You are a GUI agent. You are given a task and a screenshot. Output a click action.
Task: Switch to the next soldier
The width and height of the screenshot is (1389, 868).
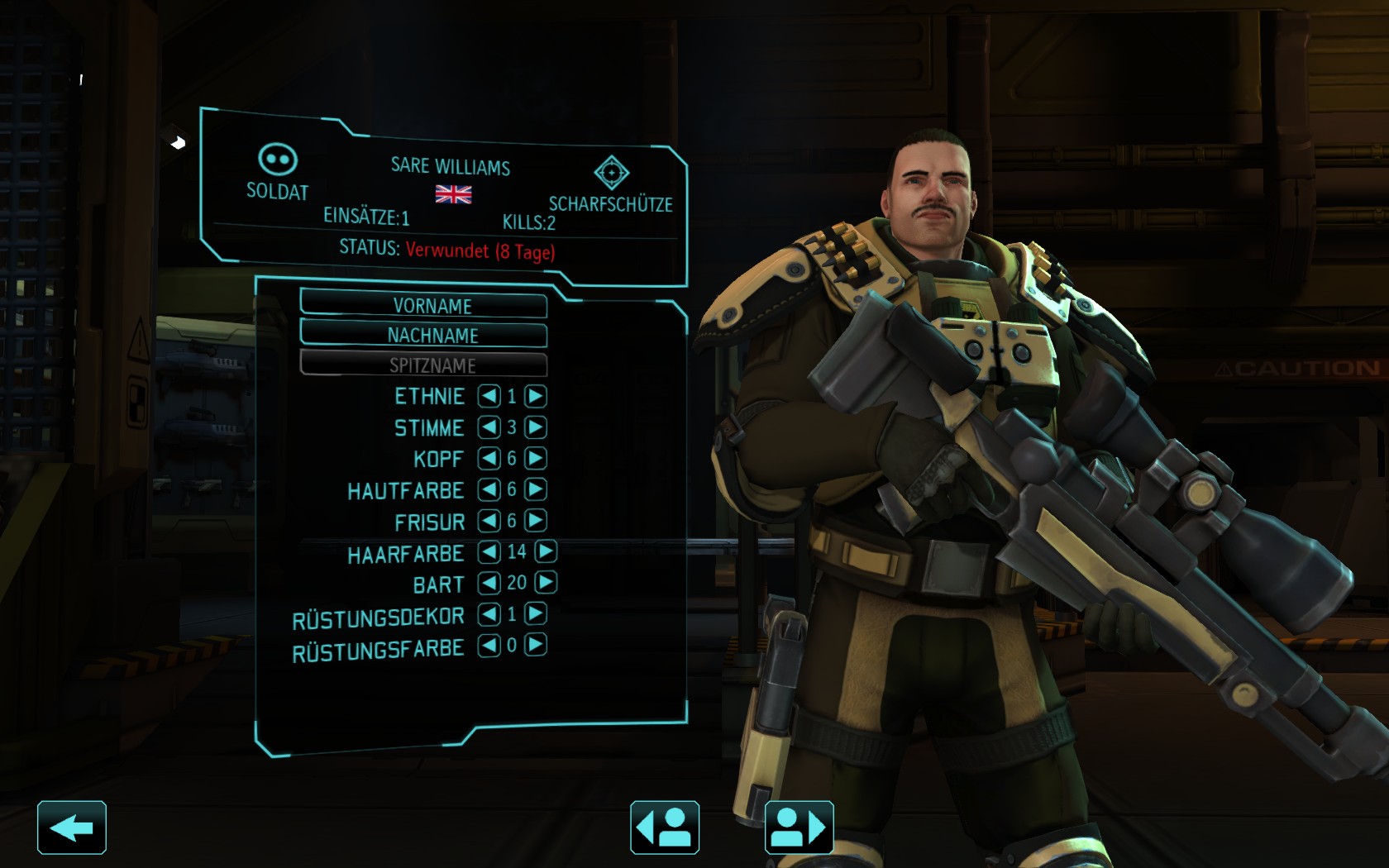[799, 827]
